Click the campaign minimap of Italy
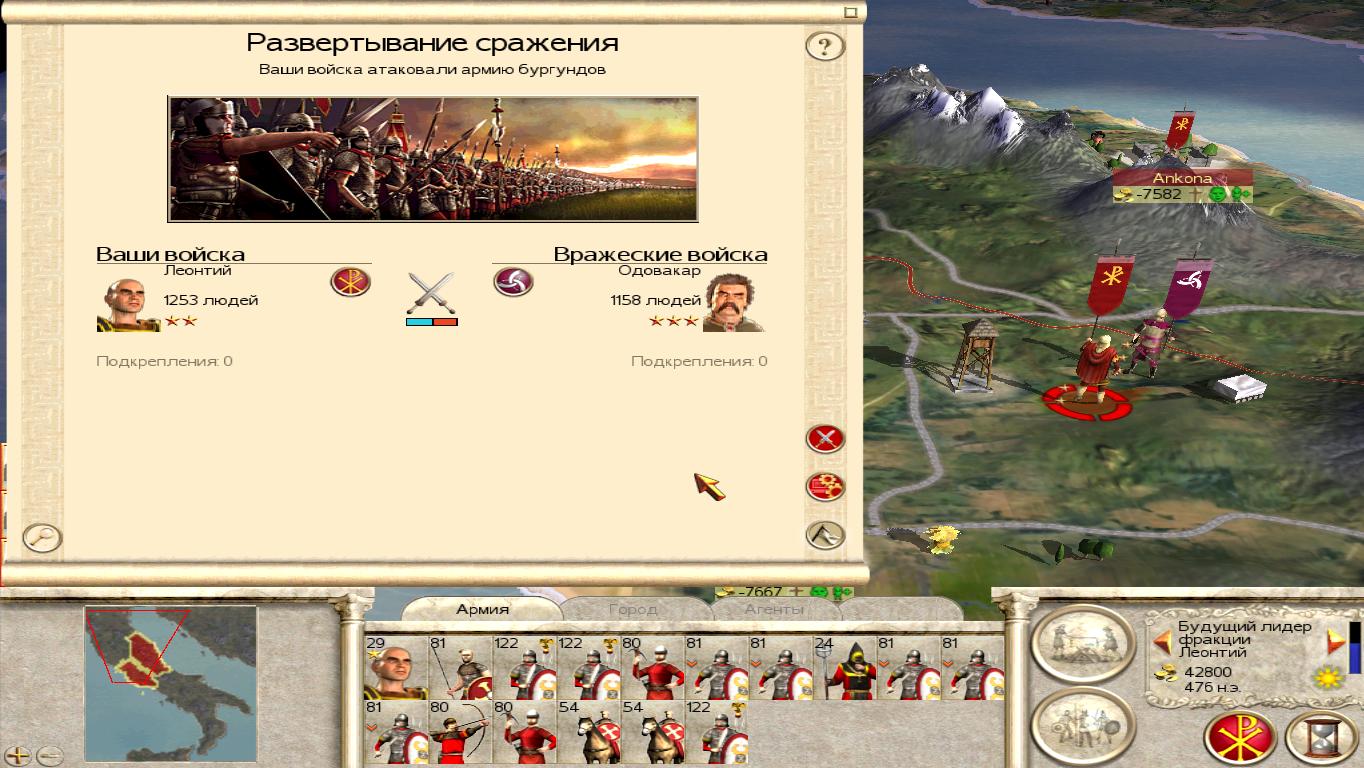This screenshot has height=768, width=1364. (x=170, y=669)
